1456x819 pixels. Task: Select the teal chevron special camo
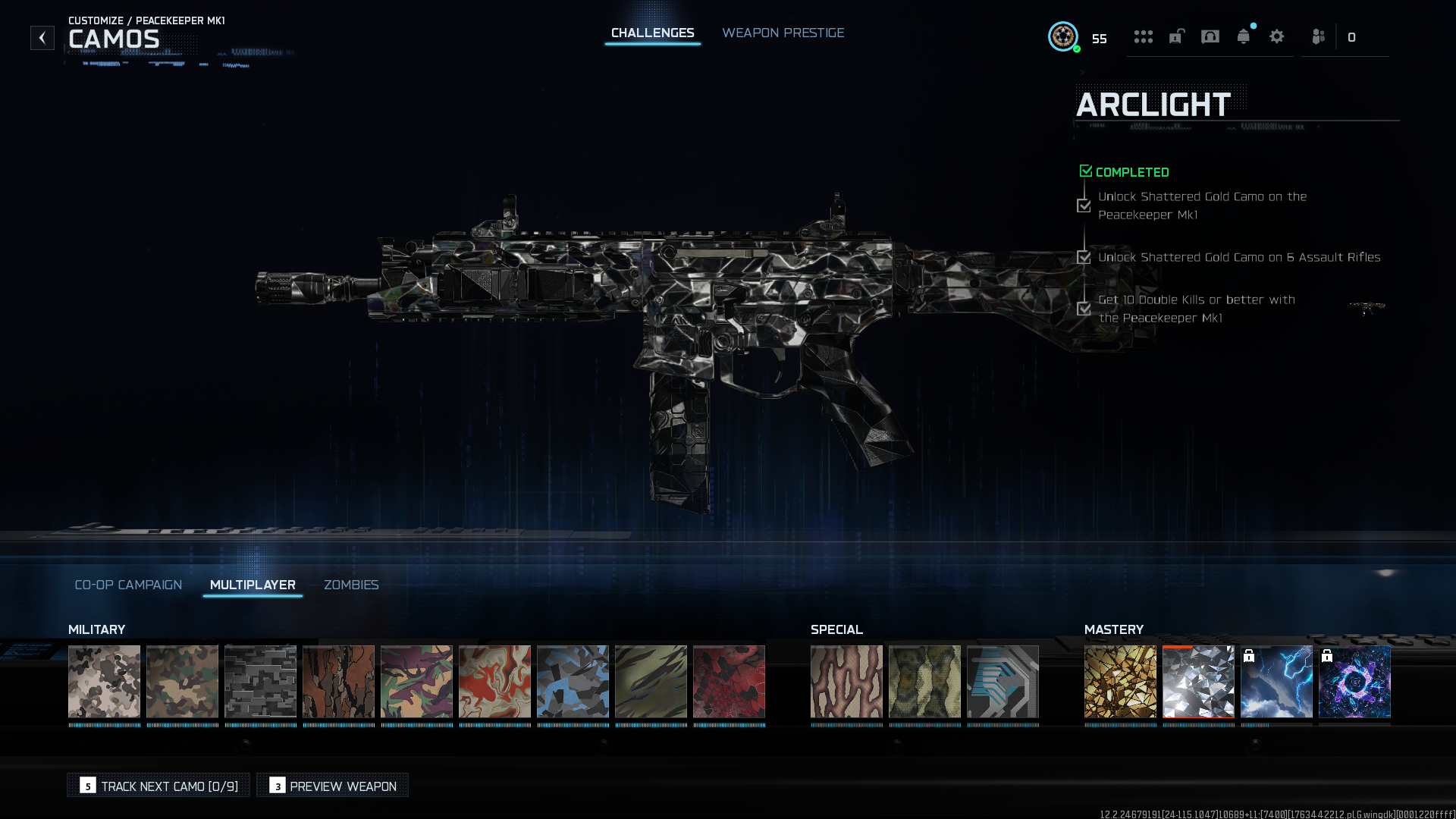[x=1003, y=681]
